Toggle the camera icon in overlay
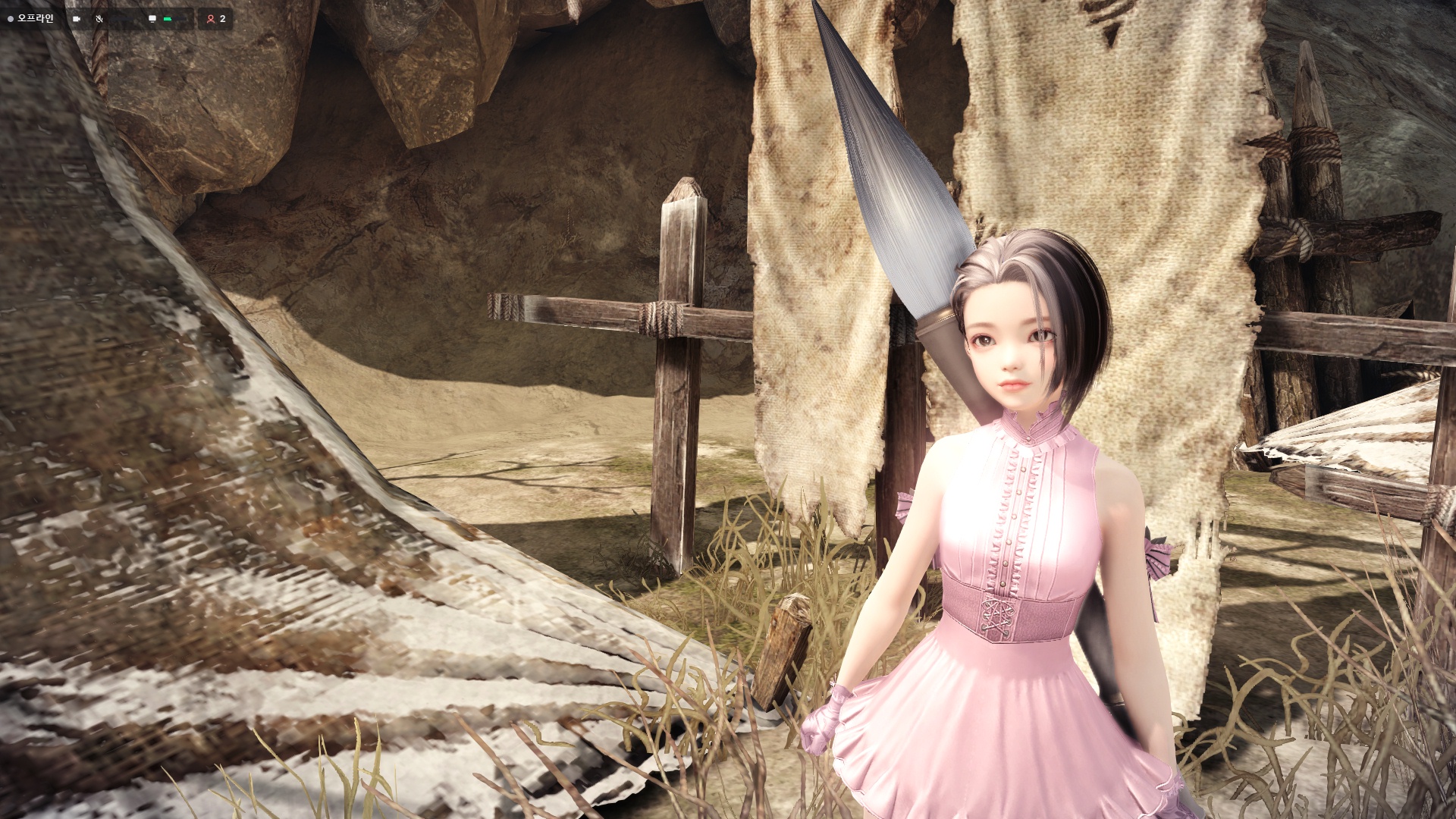The width and height of the screenshot is (1456, 819). pyautogui.click(x=77, y=19)
